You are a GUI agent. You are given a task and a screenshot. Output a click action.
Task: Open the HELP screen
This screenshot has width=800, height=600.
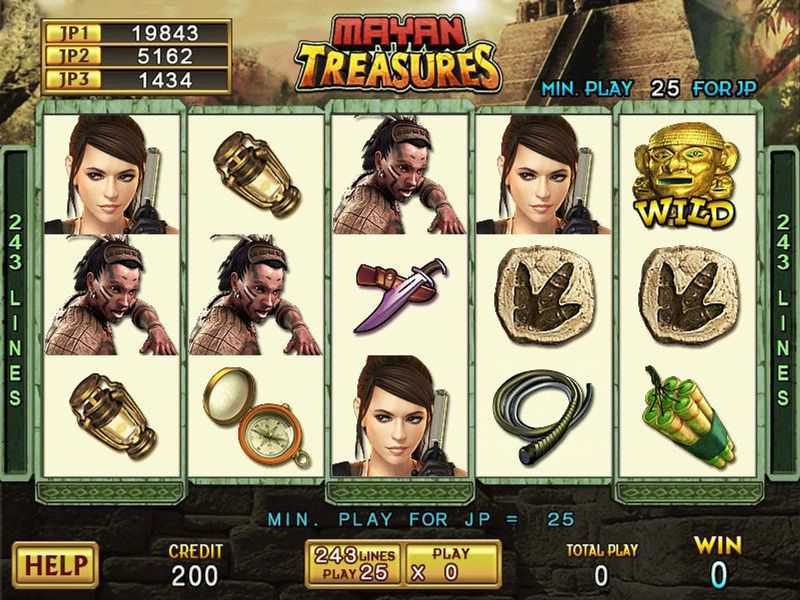[x=55, y=564]
